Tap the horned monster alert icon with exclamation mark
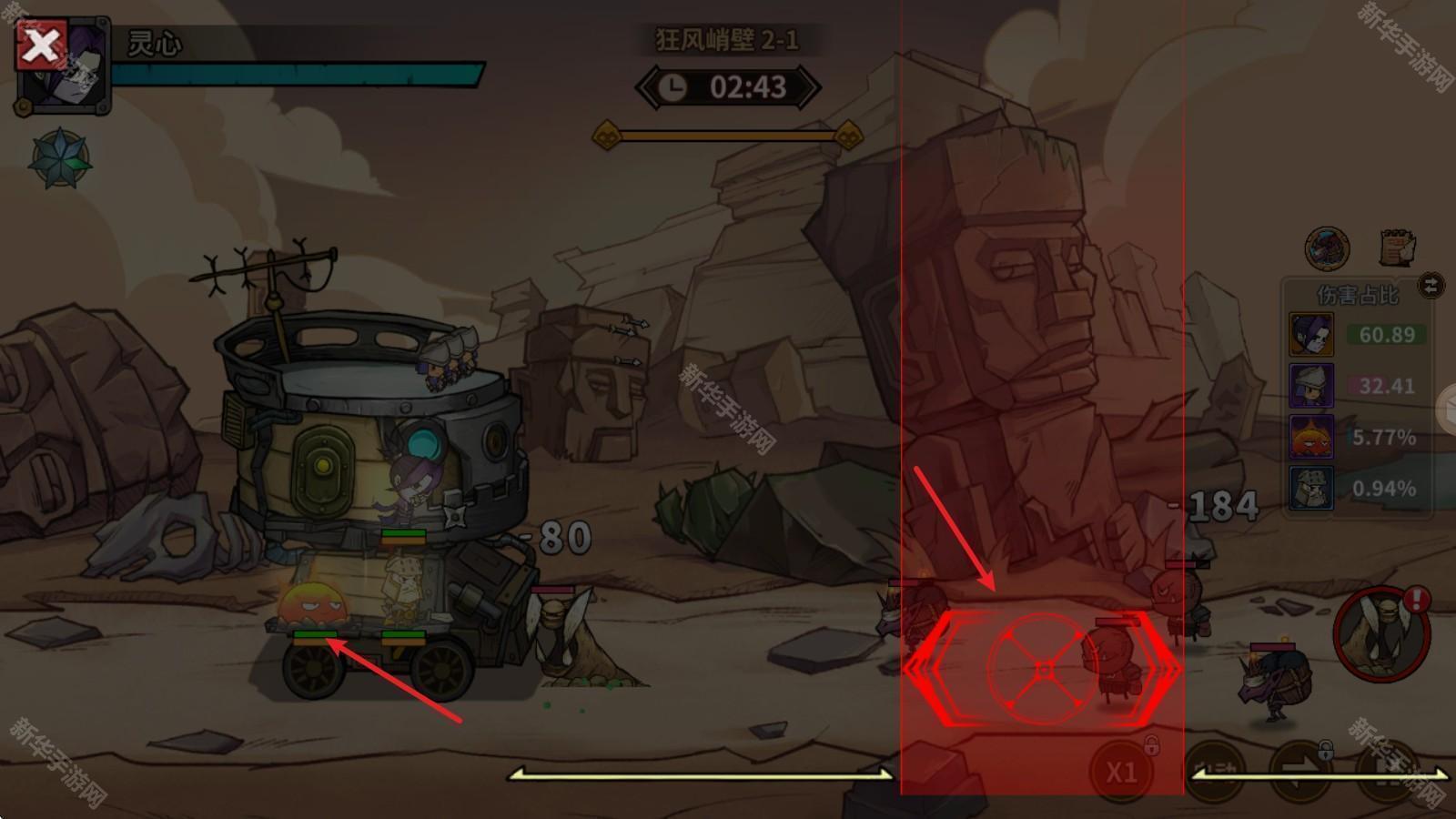 tap(1381, 633)
